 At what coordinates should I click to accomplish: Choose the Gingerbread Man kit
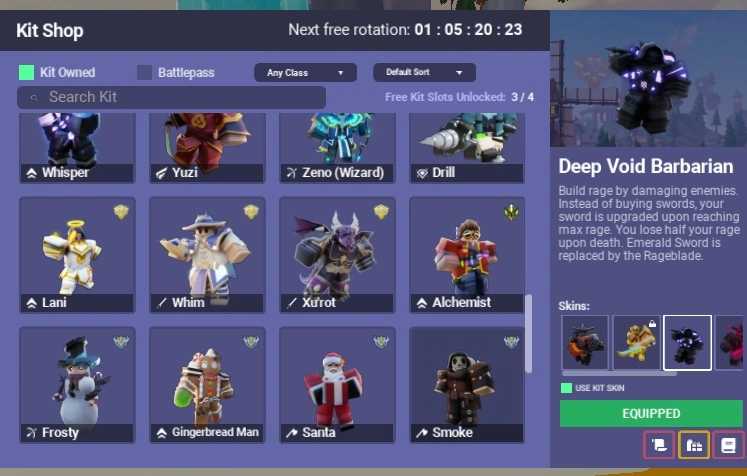[x=207, y=385]
